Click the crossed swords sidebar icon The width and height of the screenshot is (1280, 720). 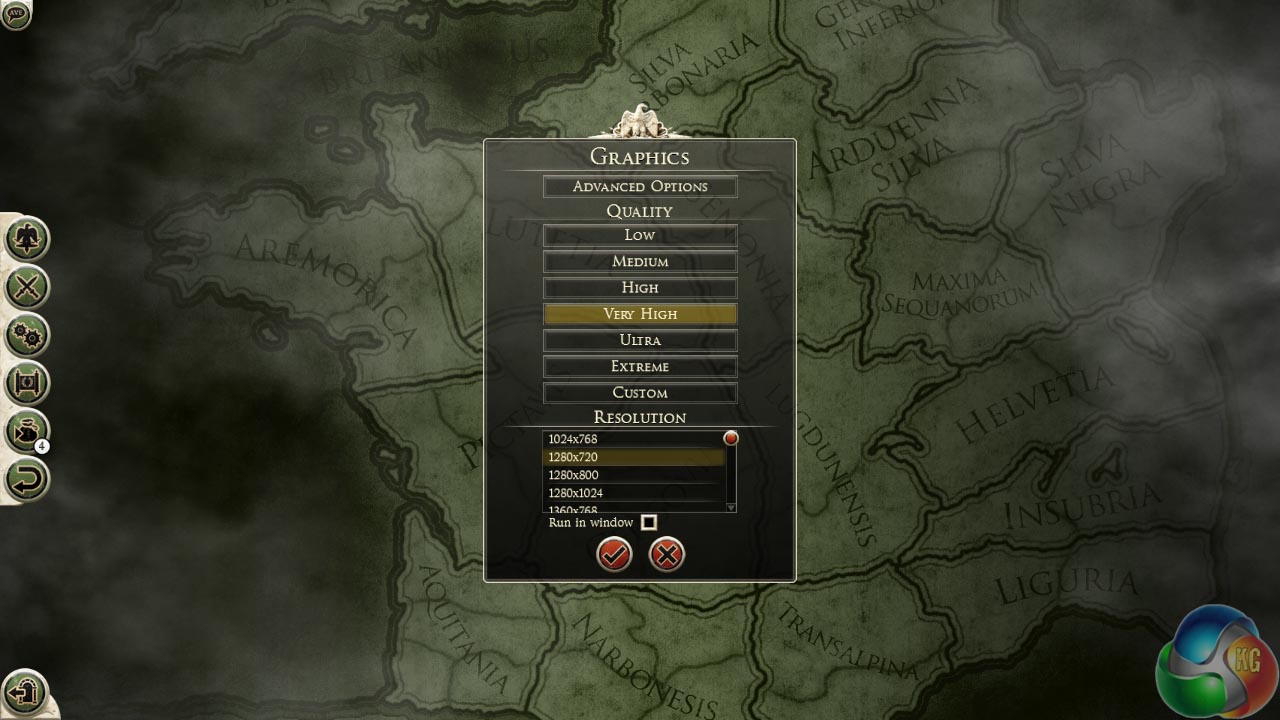[27, 287]
